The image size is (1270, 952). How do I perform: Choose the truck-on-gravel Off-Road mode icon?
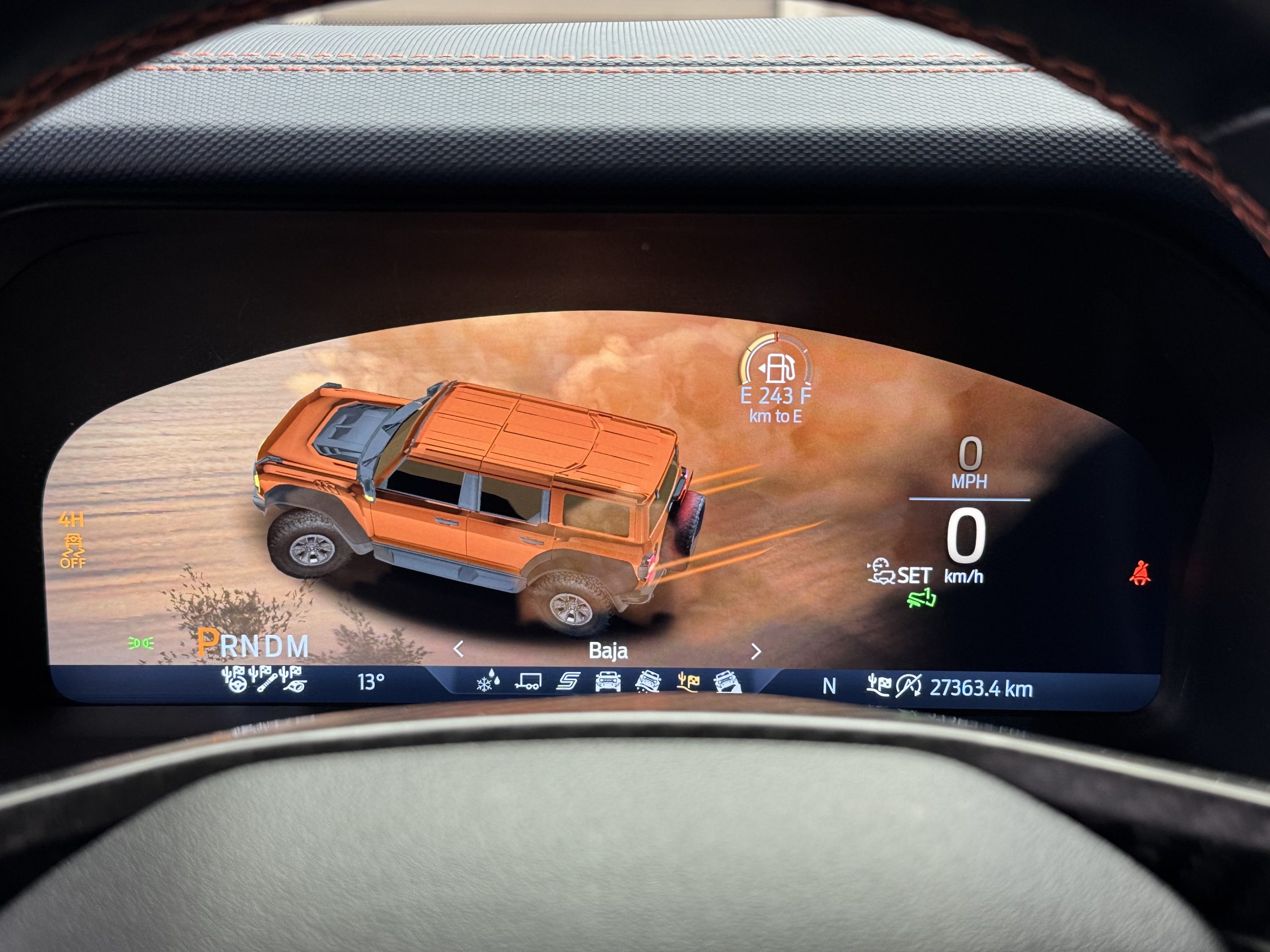point(647,682)
